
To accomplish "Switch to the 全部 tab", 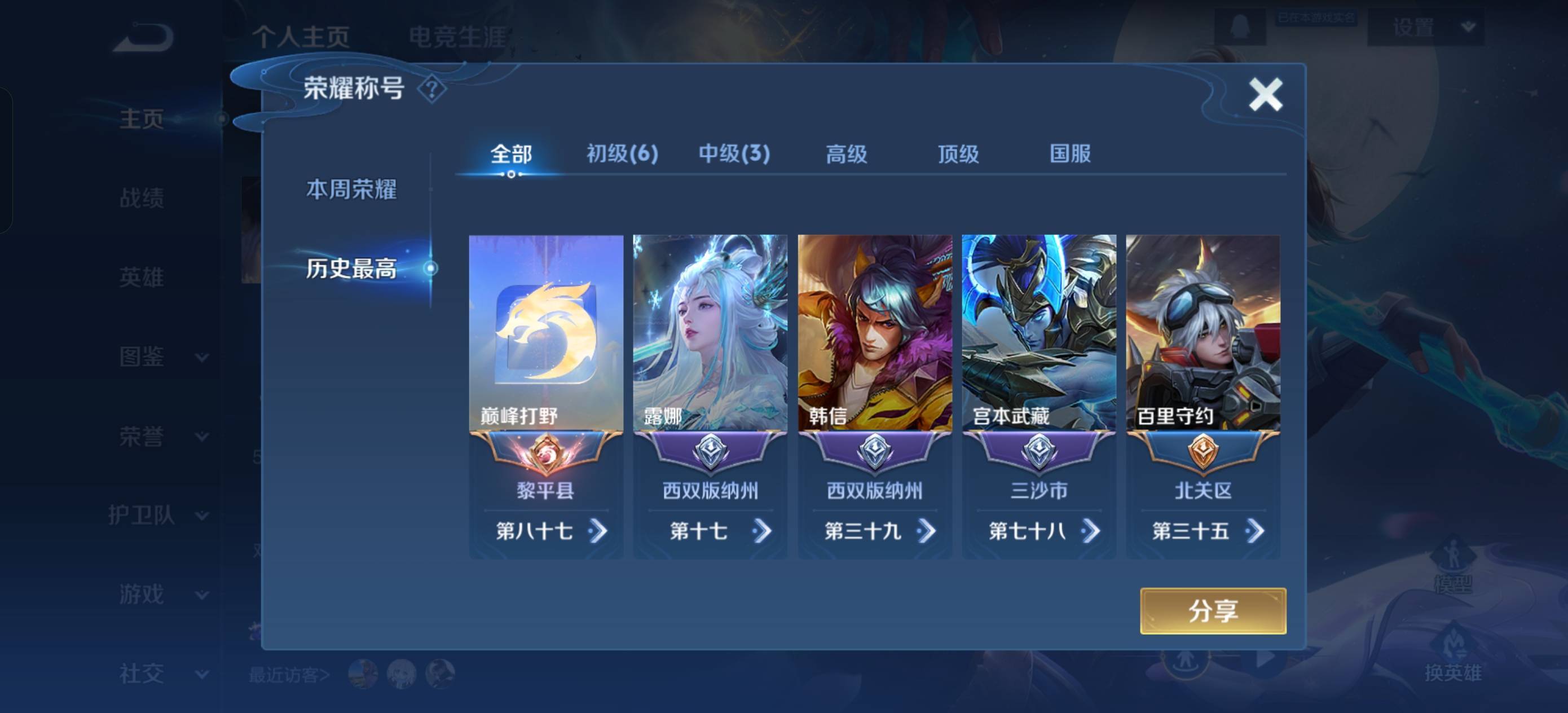I will (510, 154).
